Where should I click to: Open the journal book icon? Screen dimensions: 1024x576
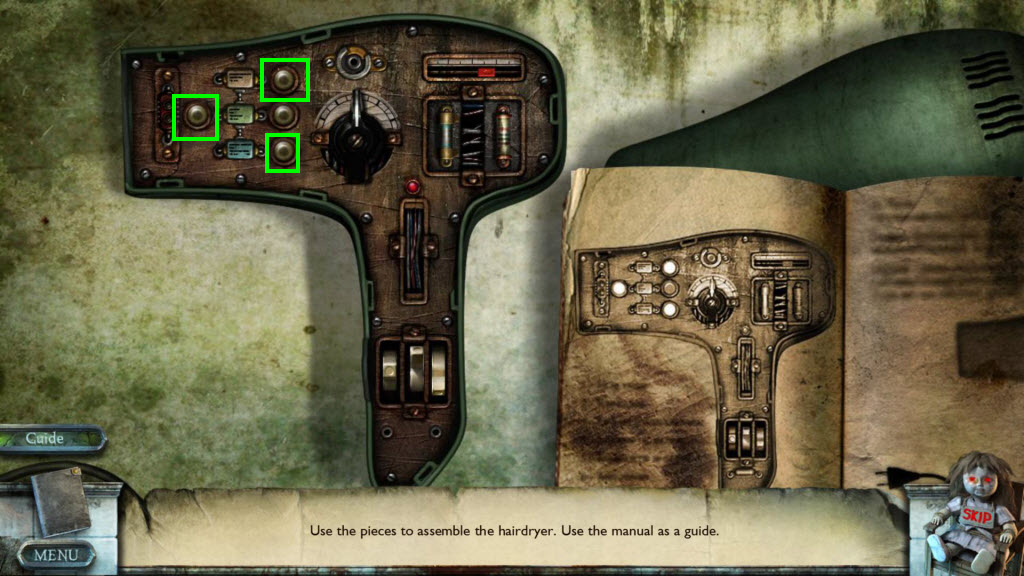(x=60, y=501)
